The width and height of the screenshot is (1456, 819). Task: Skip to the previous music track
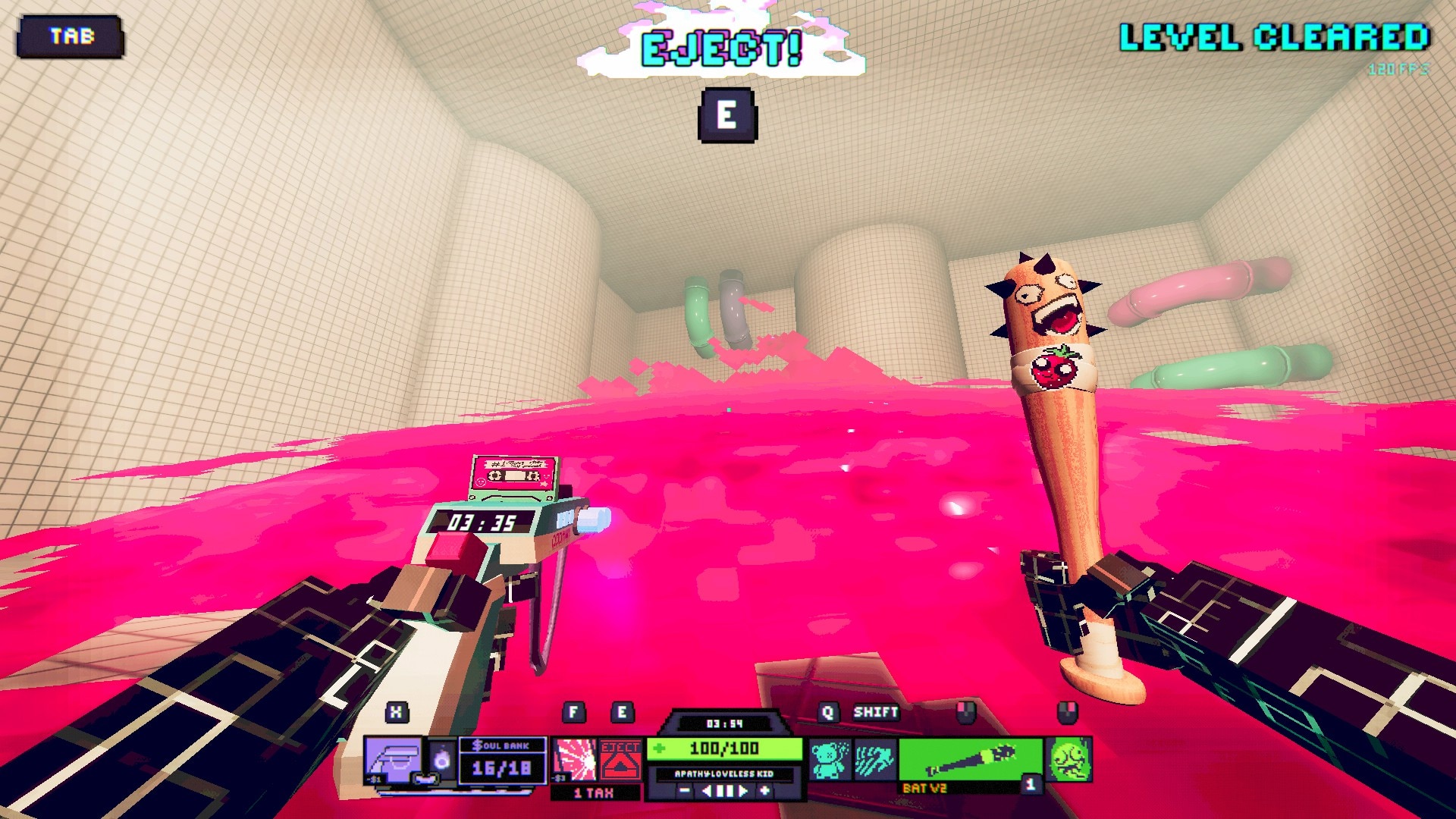[x=706, y=791]
